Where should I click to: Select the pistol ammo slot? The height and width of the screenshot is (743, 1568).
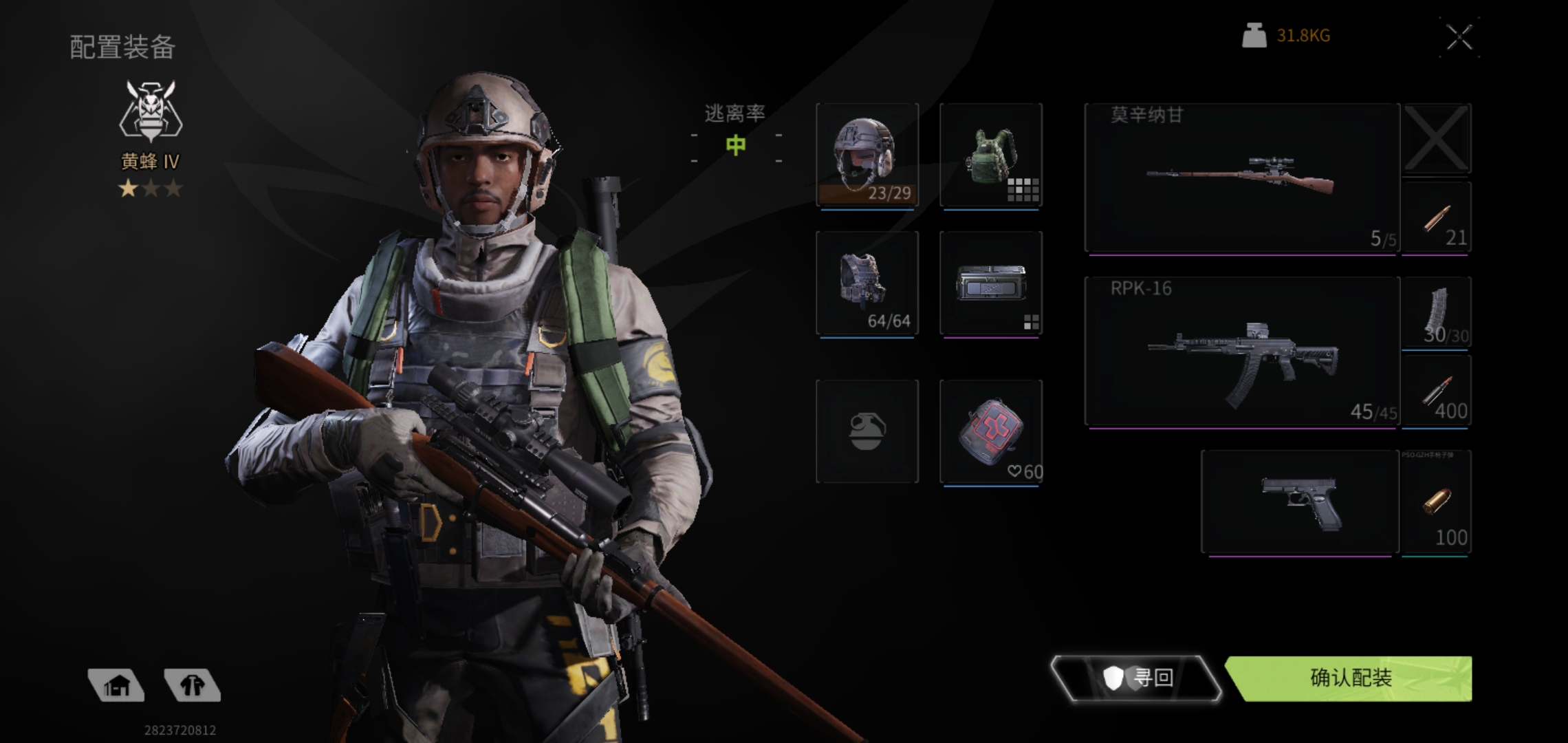pos(1436,502)
